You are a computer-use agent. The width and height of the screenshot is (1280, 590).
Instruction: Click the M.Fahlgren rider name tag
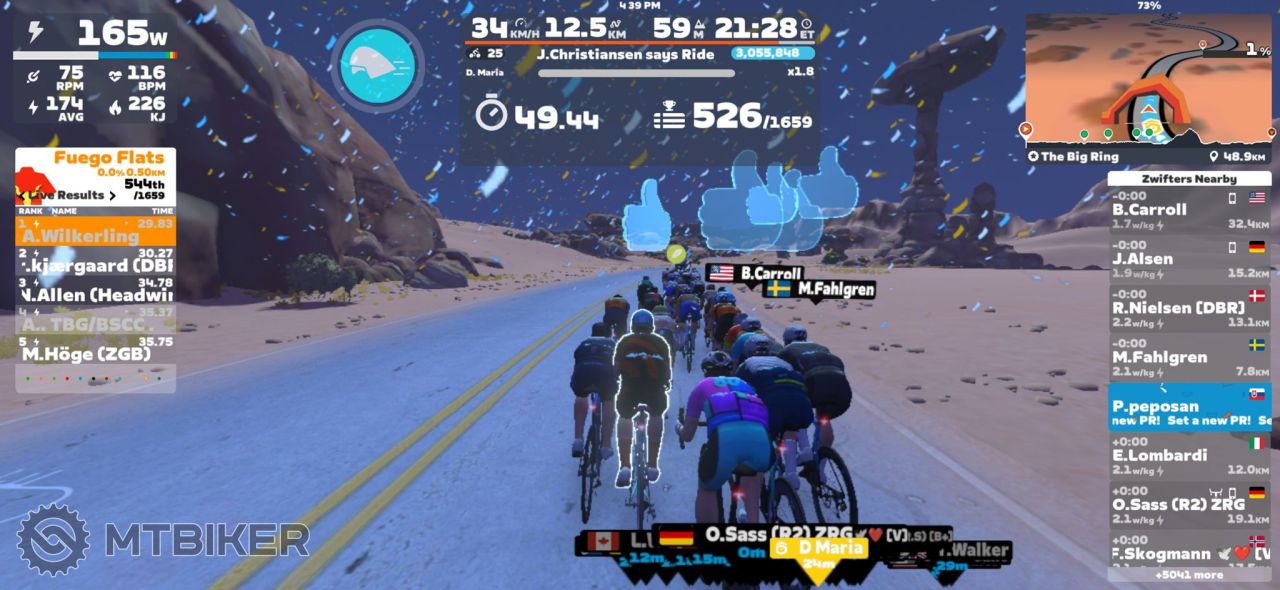tap(819, 289)
